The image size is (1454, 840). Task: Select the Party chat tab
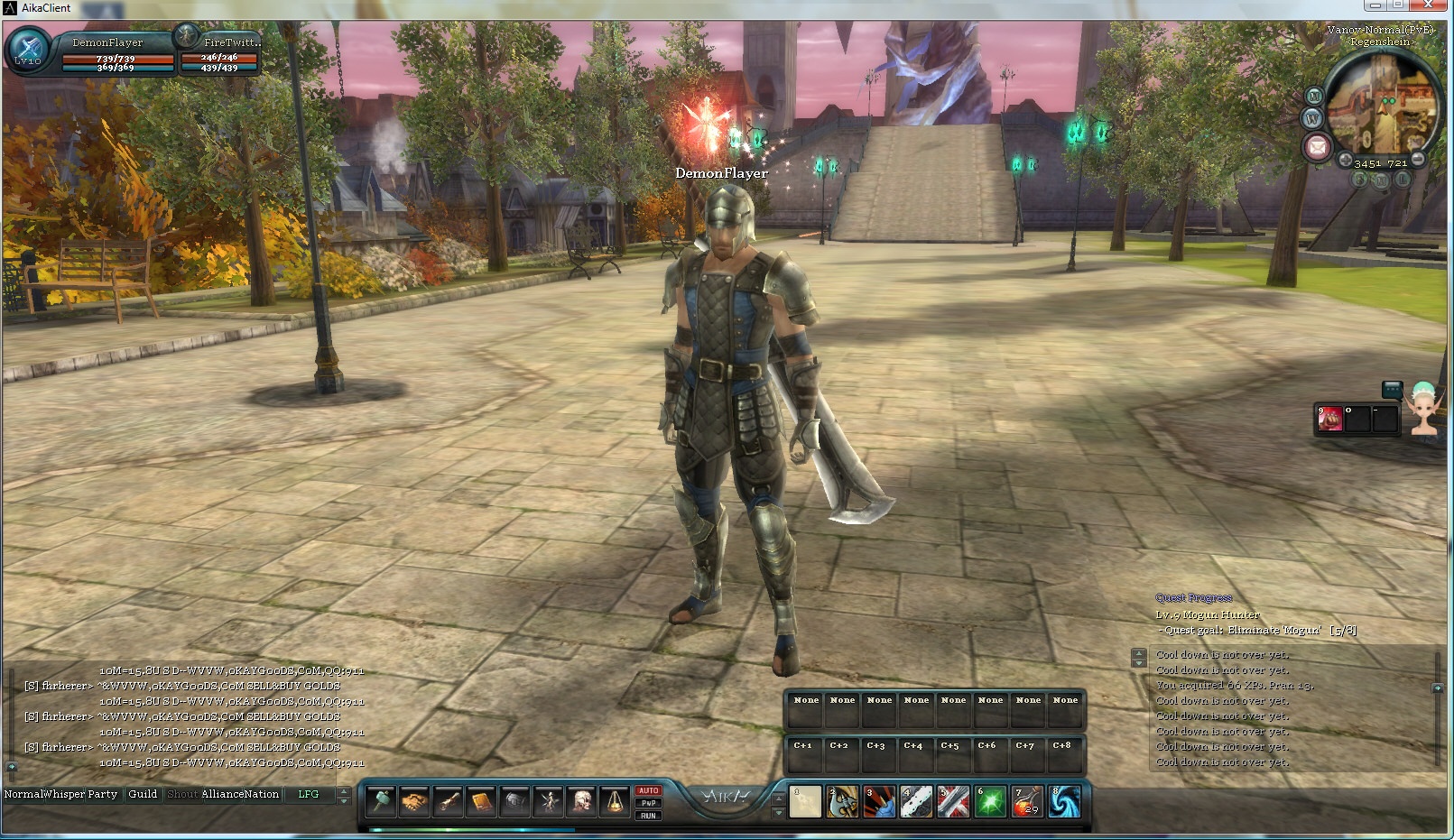click(x=102, y=794)
